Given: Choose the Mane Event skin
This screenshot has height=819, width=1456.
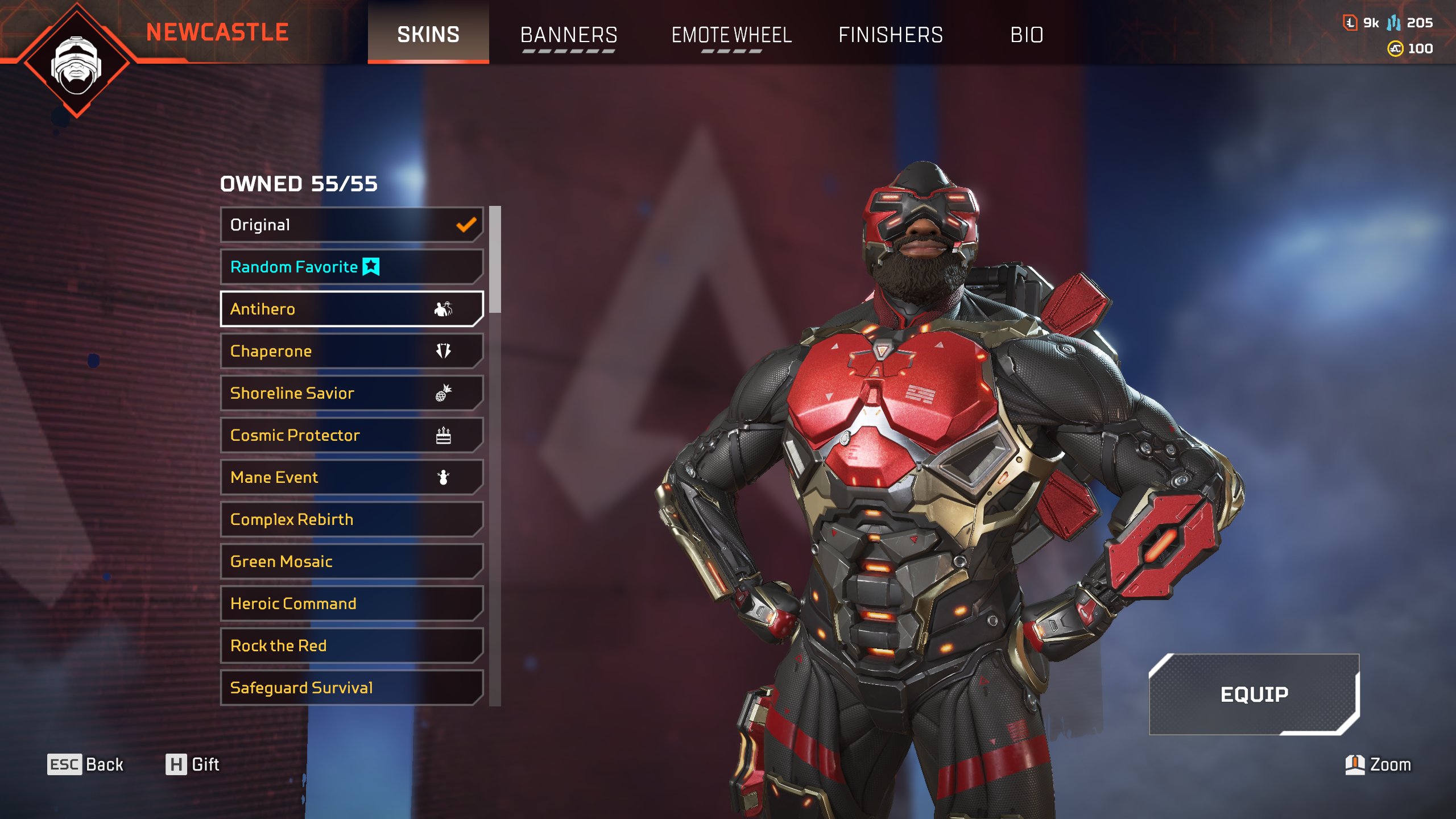Looking at the screenshot, I should tap(351, 478).
